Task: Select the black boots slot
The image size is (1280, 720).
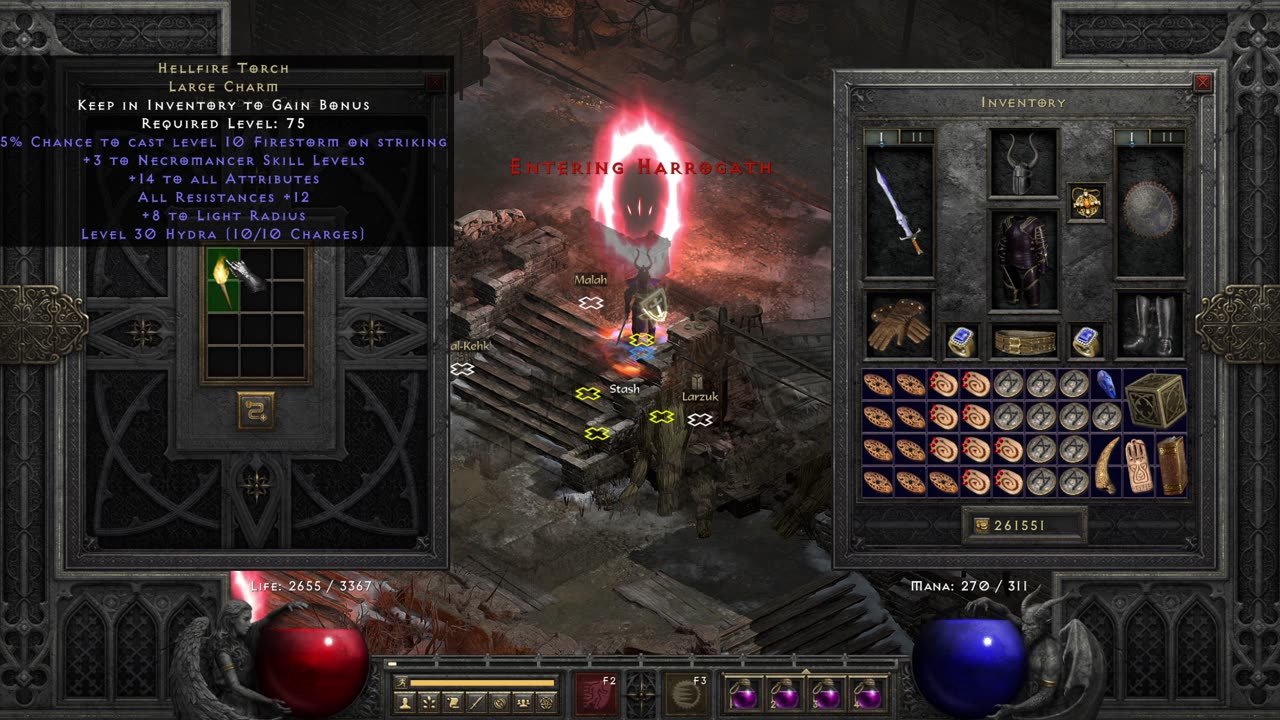Action: click(1150, 324)
